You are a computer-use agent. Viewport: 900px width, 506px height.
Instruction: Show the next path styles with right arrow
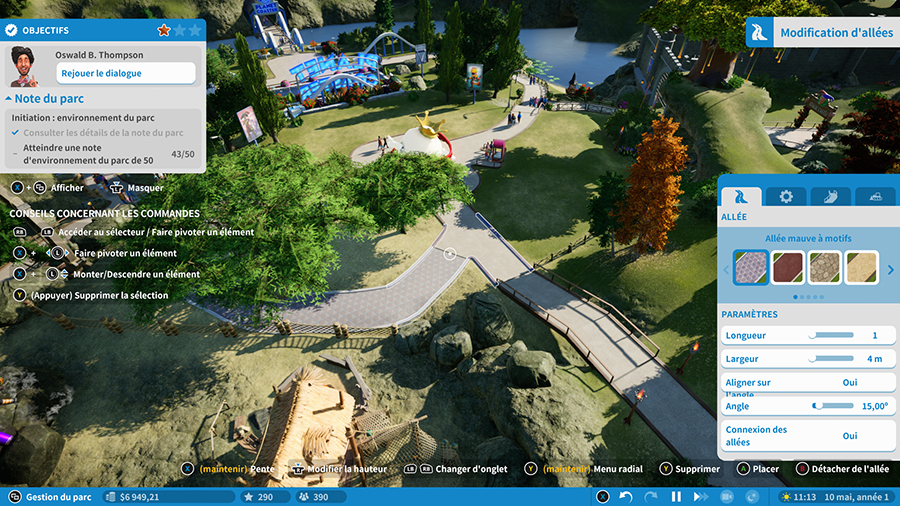point(888,269)
